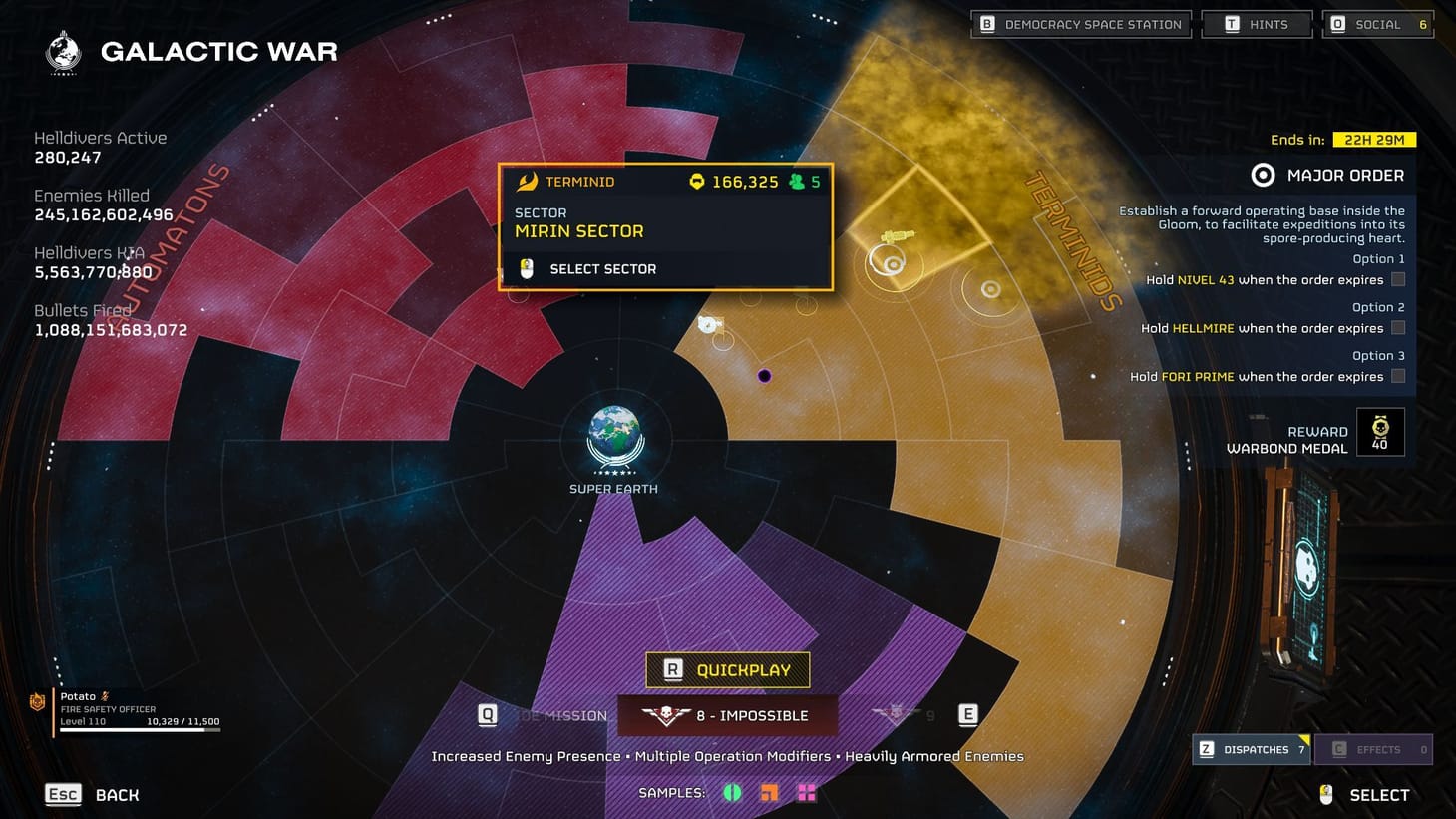Image resolution: width=1456 pixels, height=819 pixels.
Task: Click the common sample icon near SAMPLES
Action: point(733,792)
